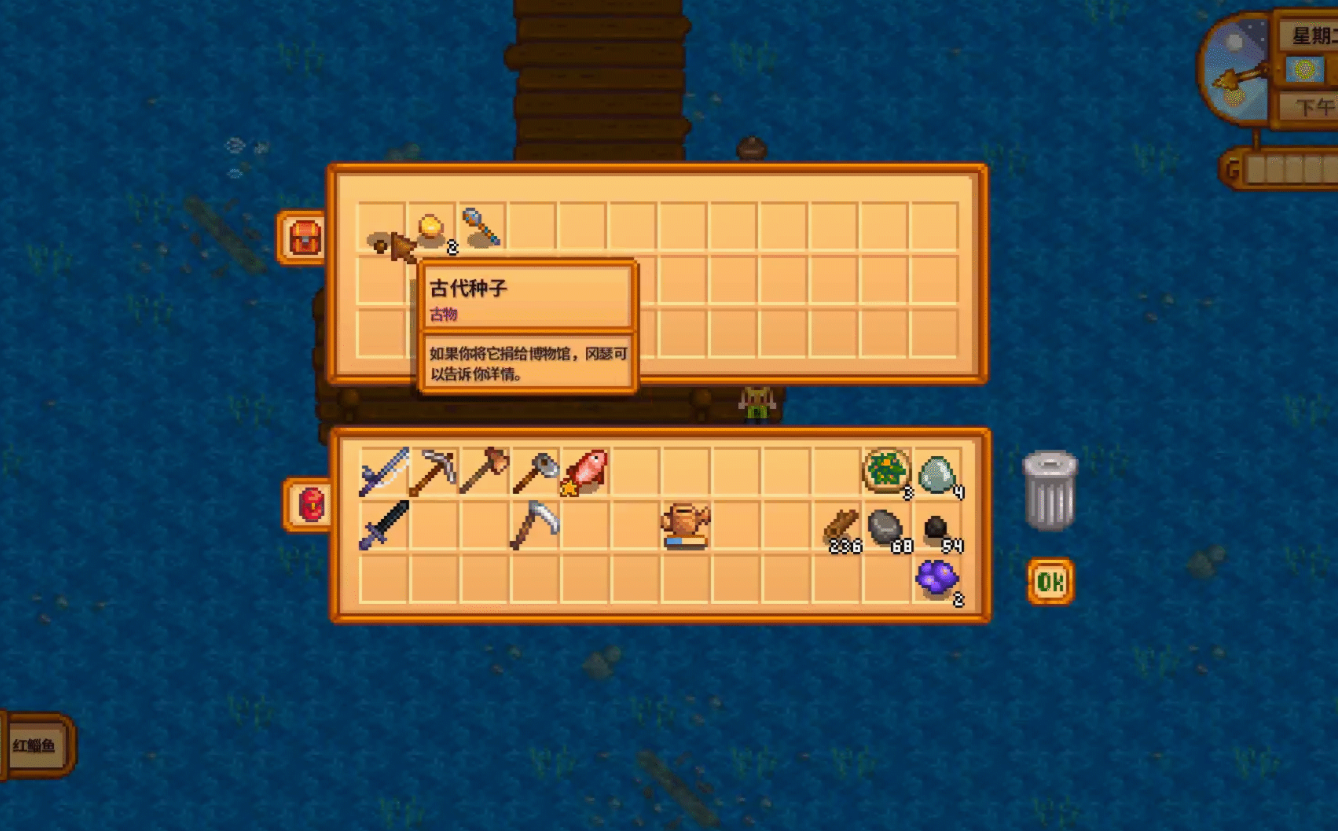Choose the axe in the inventory
The image size is (1338, 831).
pyautogui.click(x=484, y=472)
